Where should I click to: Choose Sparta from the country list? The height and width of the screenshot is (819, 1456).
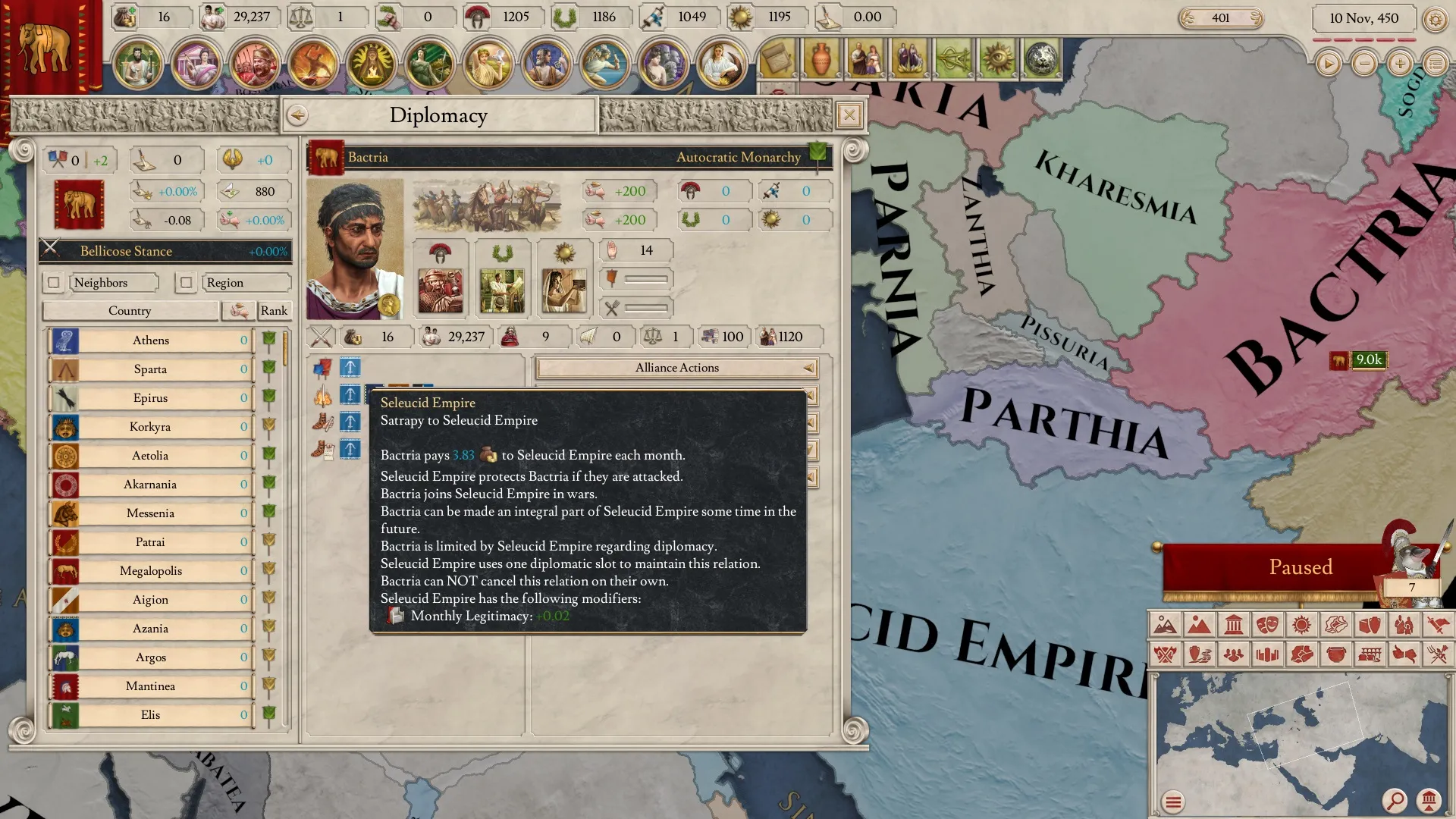[x=151, y=369]
